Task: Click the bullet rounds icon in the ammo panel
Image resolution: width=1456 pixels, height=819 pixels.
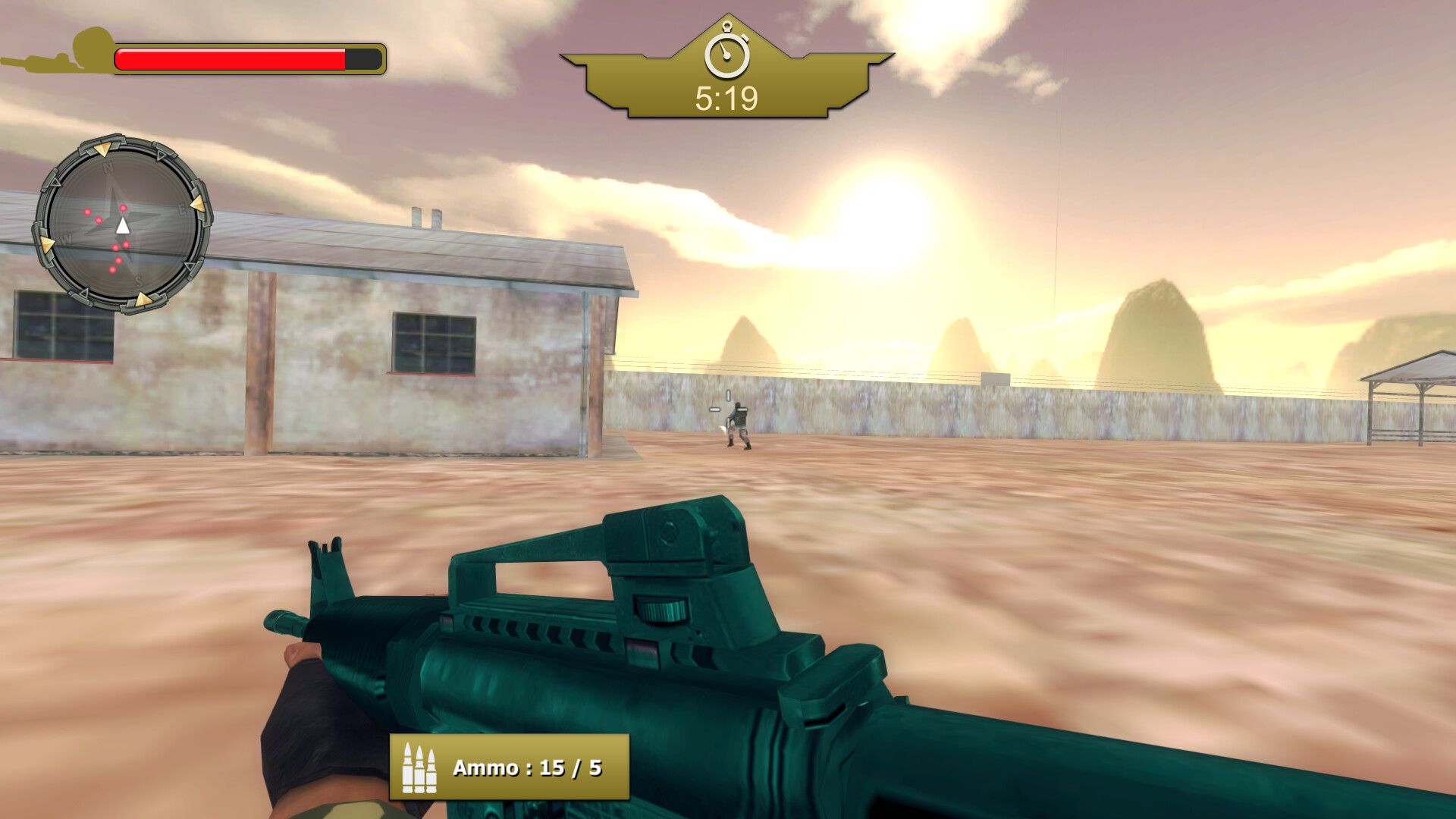Action: pyautogui.click(x=419, y=767)
